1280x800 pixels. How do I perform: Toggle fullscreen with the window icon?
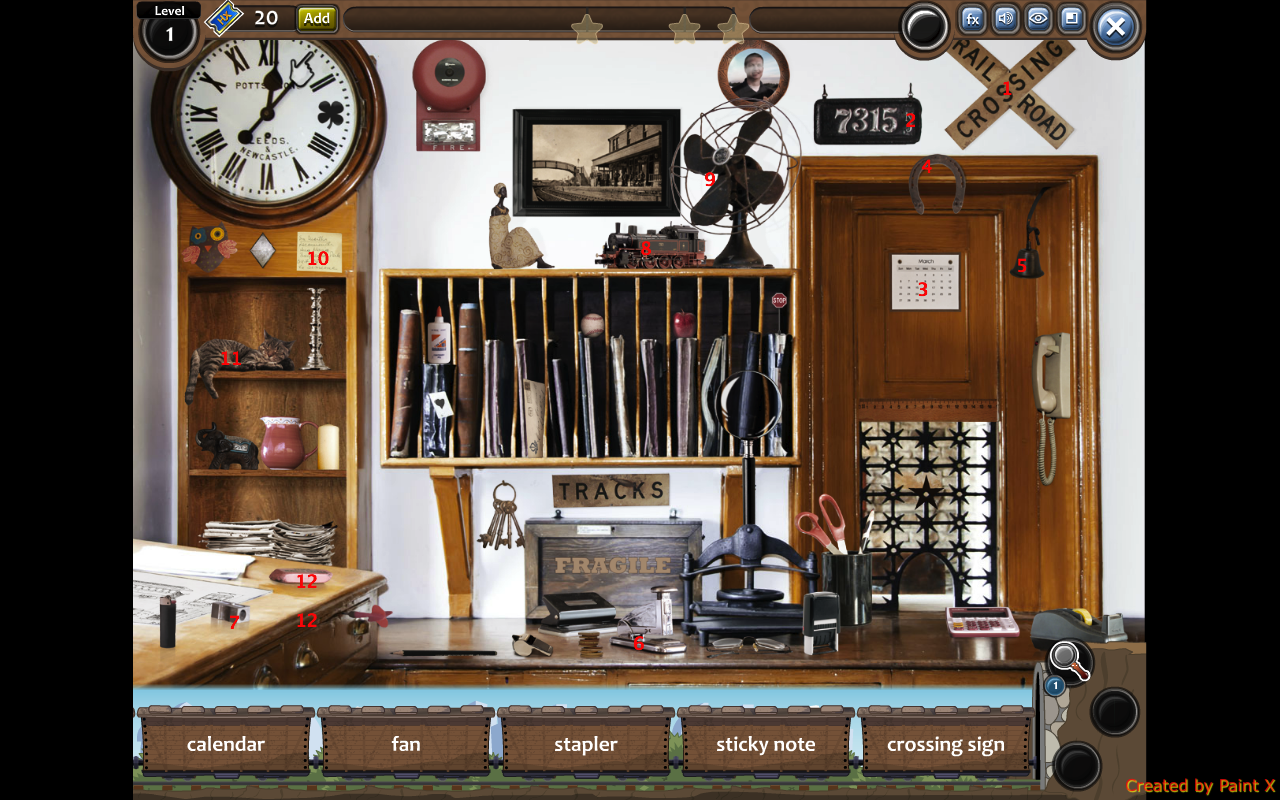pos(1071,19)
